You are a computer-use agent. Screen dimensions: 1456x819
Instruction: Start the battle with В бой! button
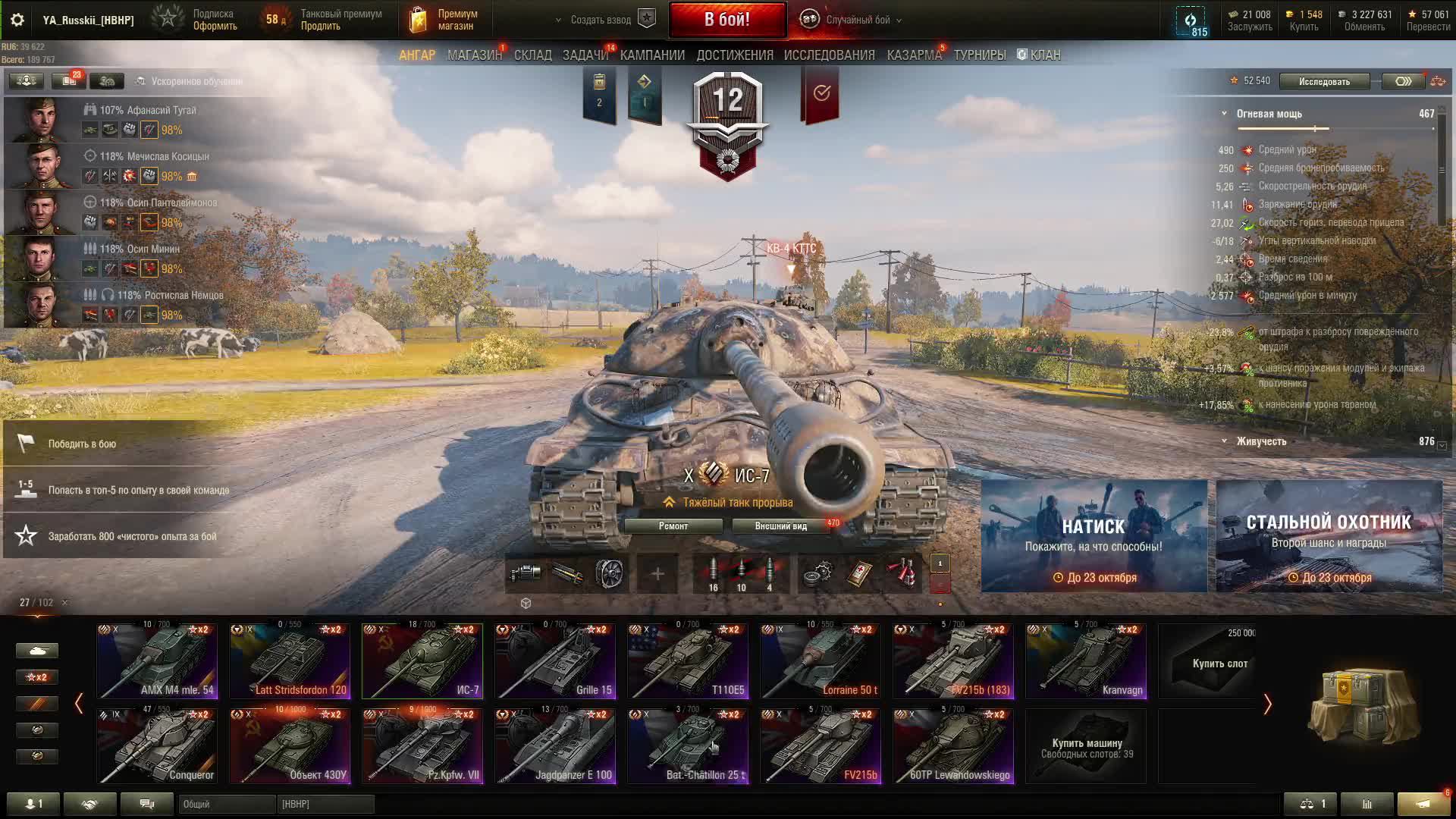pos(726,20)
